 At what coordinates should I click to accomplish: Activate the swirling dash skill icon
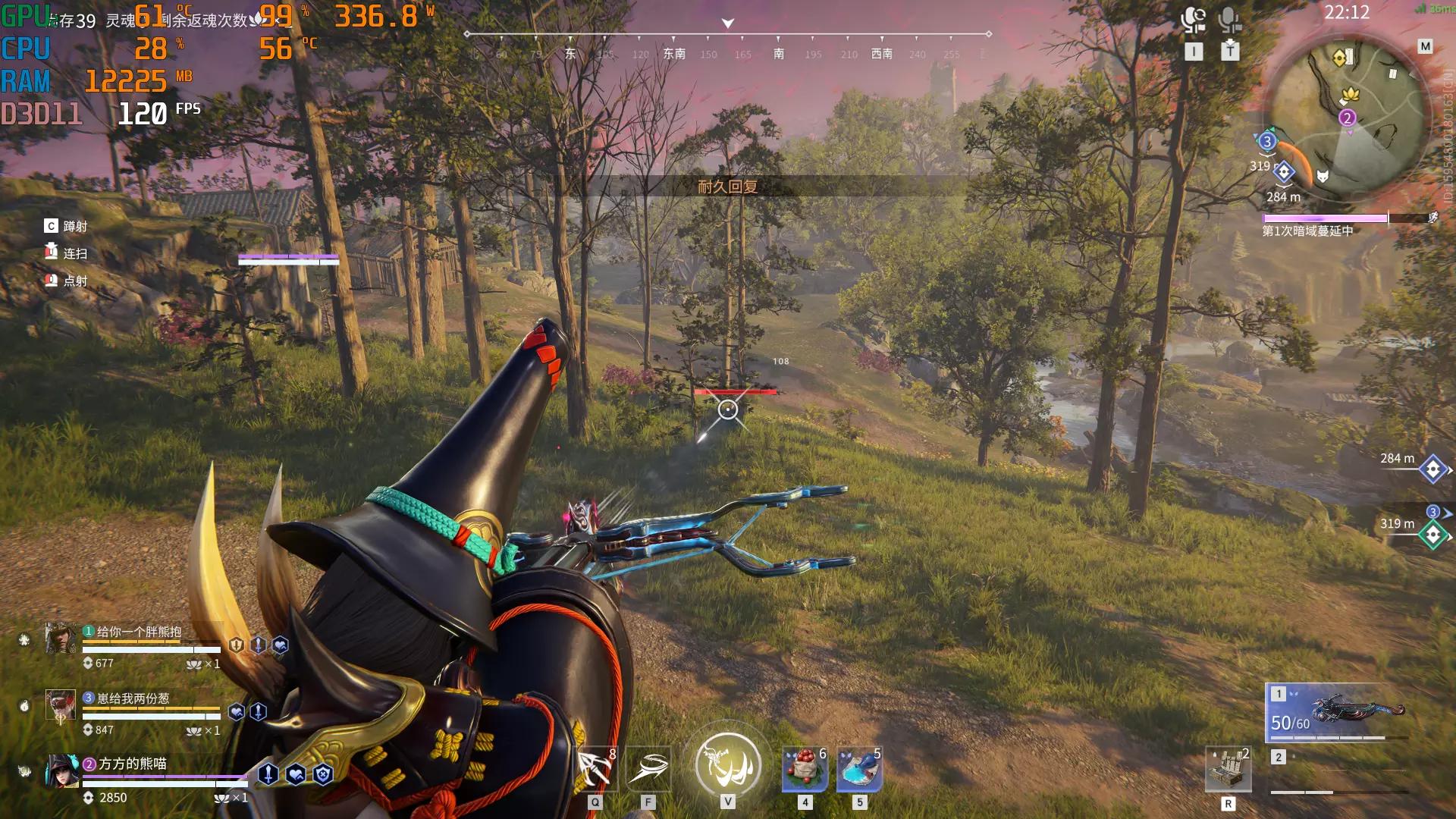click(x=648, y=769)
